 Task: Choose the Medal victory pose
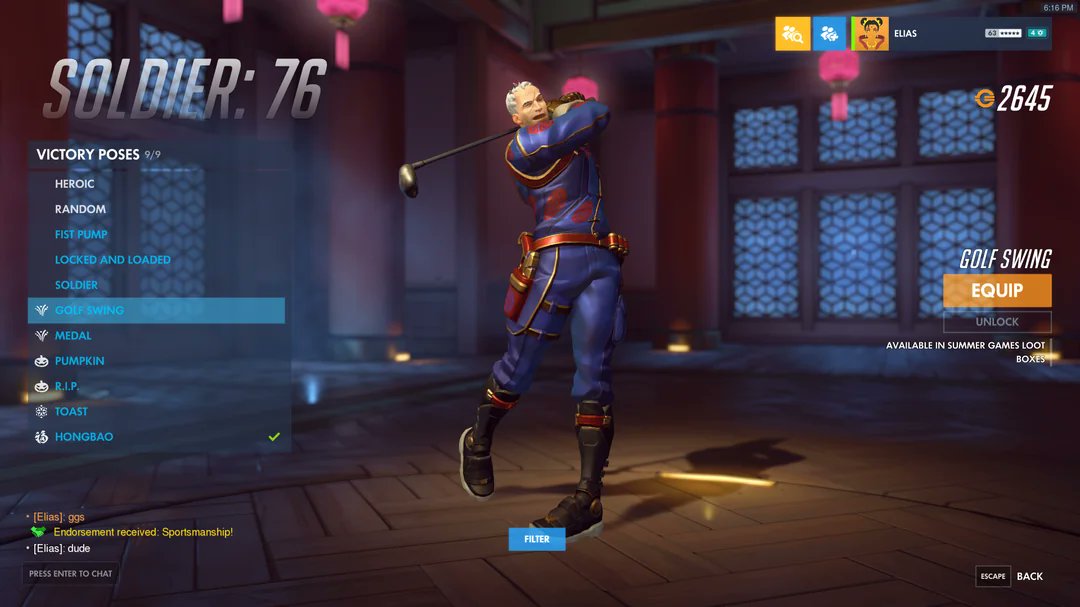coord(73,336)
